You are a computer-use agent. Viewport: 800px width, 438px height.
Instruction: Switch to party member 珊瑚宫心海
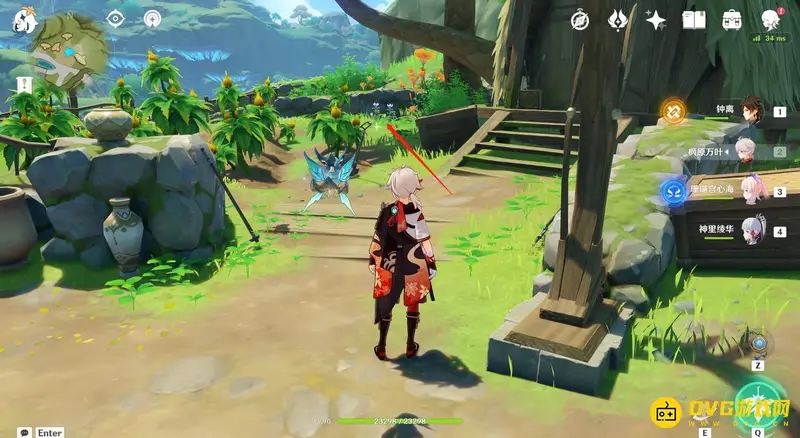(x=750, y=191)
